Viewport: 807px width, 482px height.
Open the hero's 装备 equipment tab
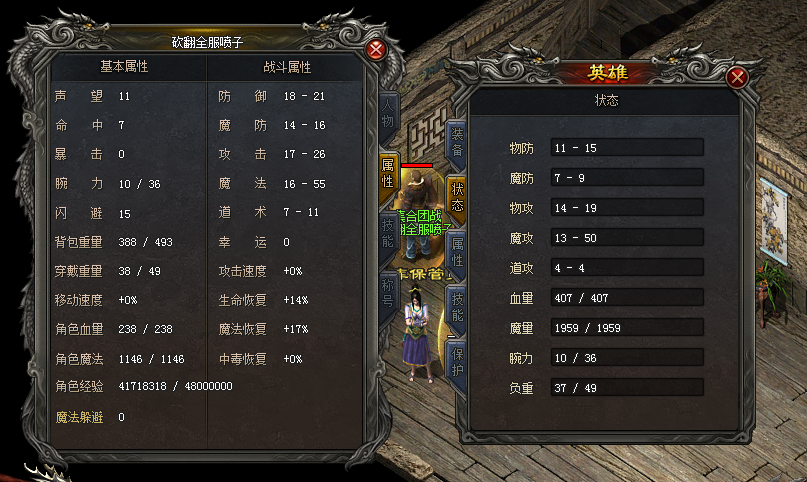click(x=457, y=141)
